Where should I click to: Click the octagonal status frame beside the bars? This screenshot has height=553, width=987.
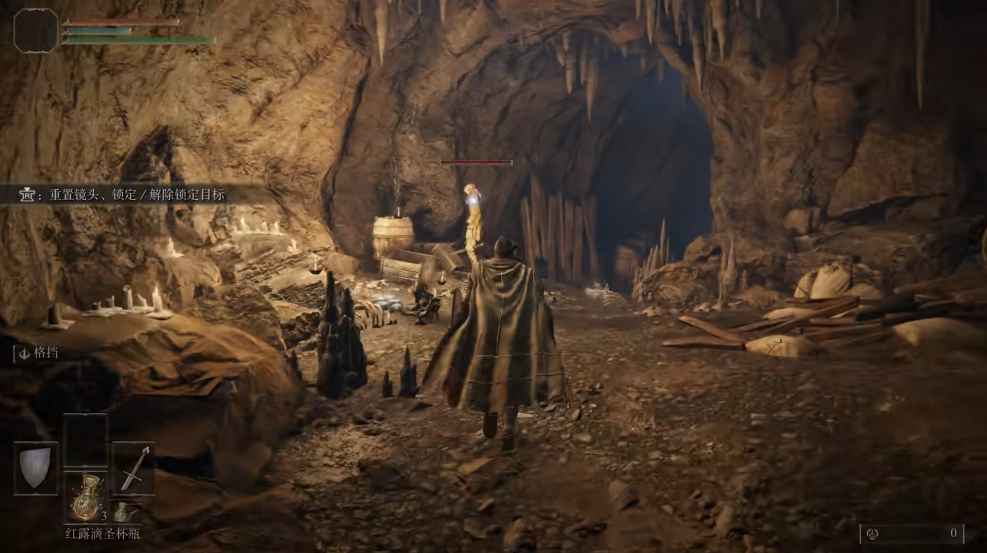pyautogui.click(x=36, y=30)
